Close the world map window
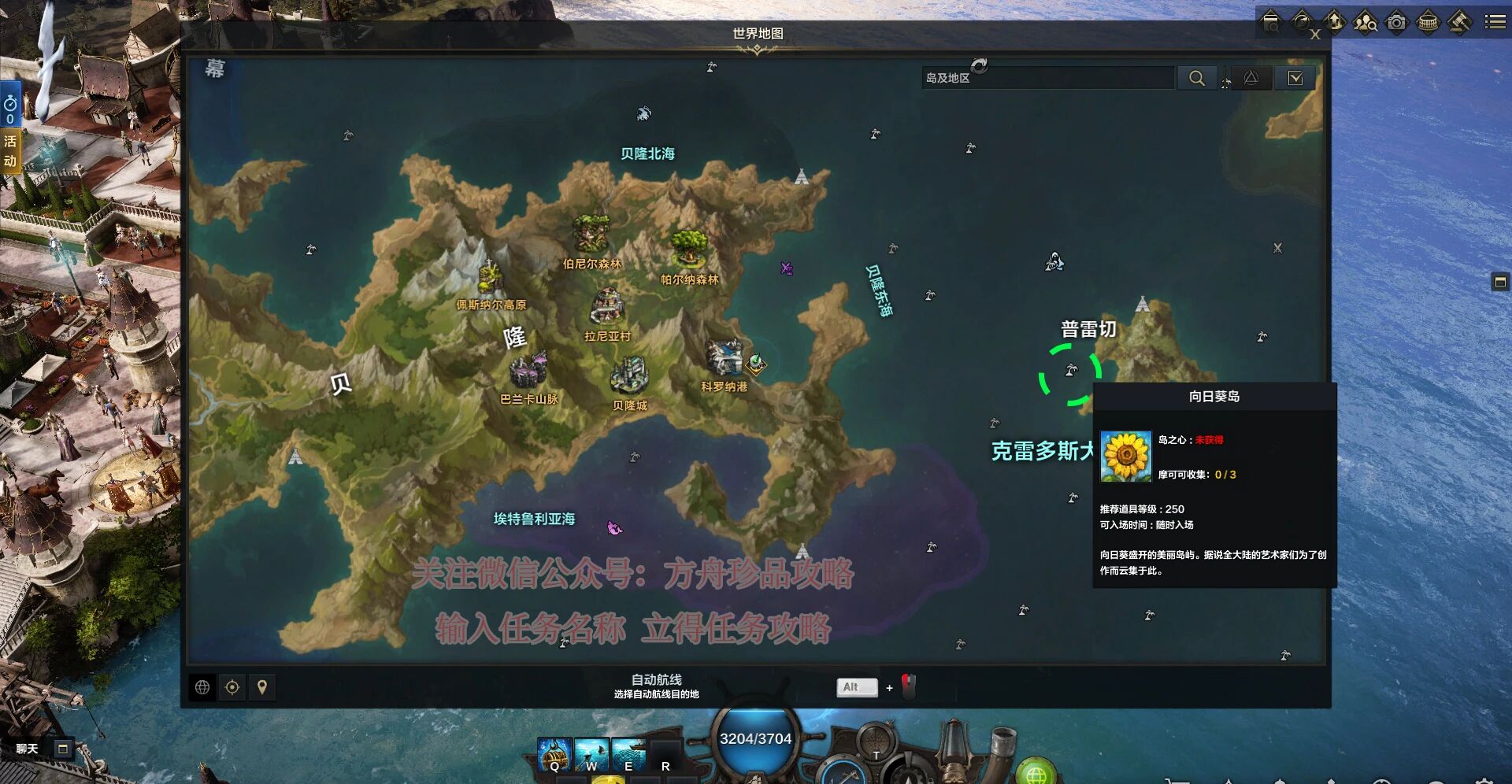Image resolution: width=1512 pixels, height=784 pixels. pos(1314,35)
